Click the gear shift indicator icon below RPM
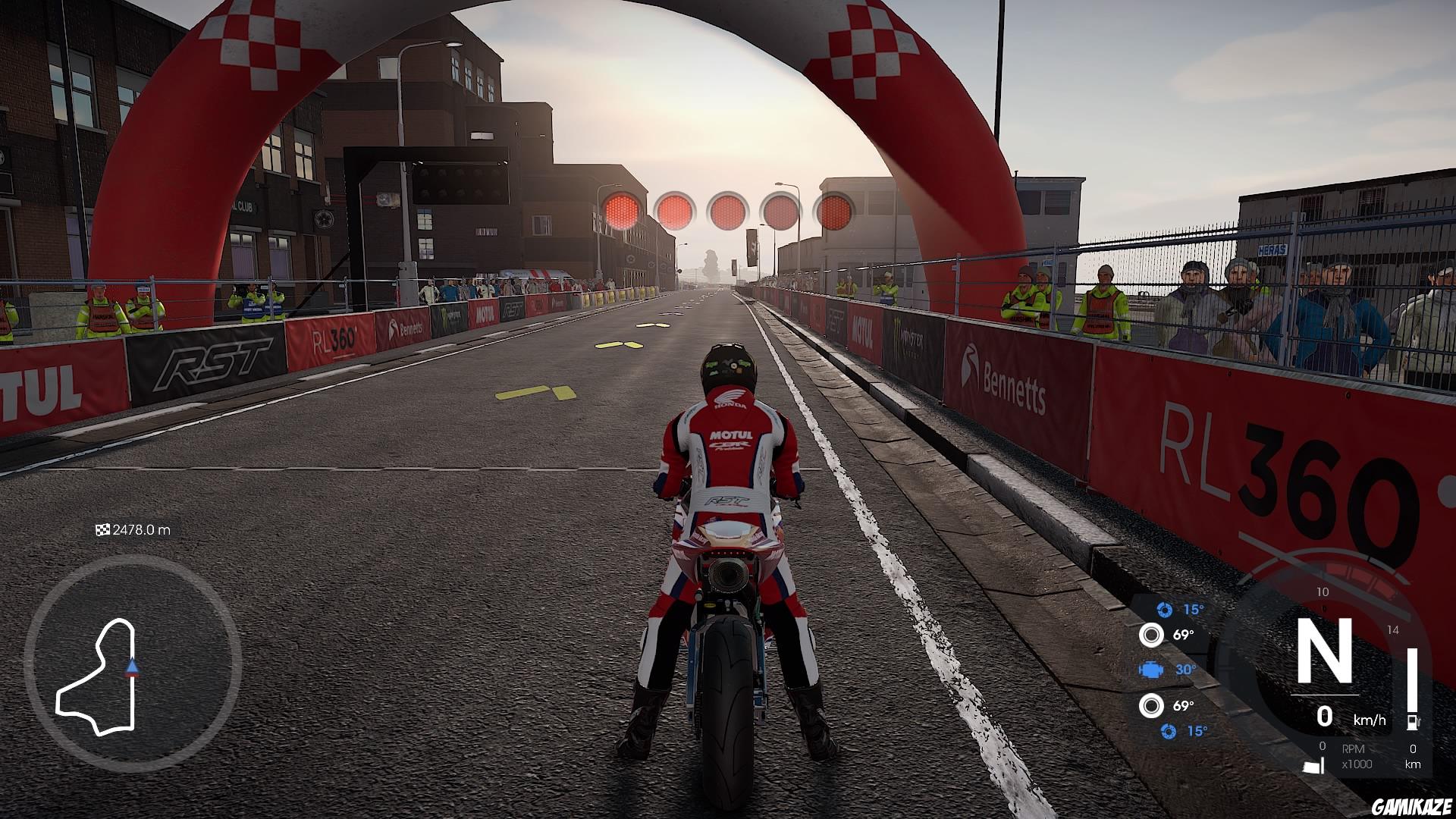 point(1313,767)
